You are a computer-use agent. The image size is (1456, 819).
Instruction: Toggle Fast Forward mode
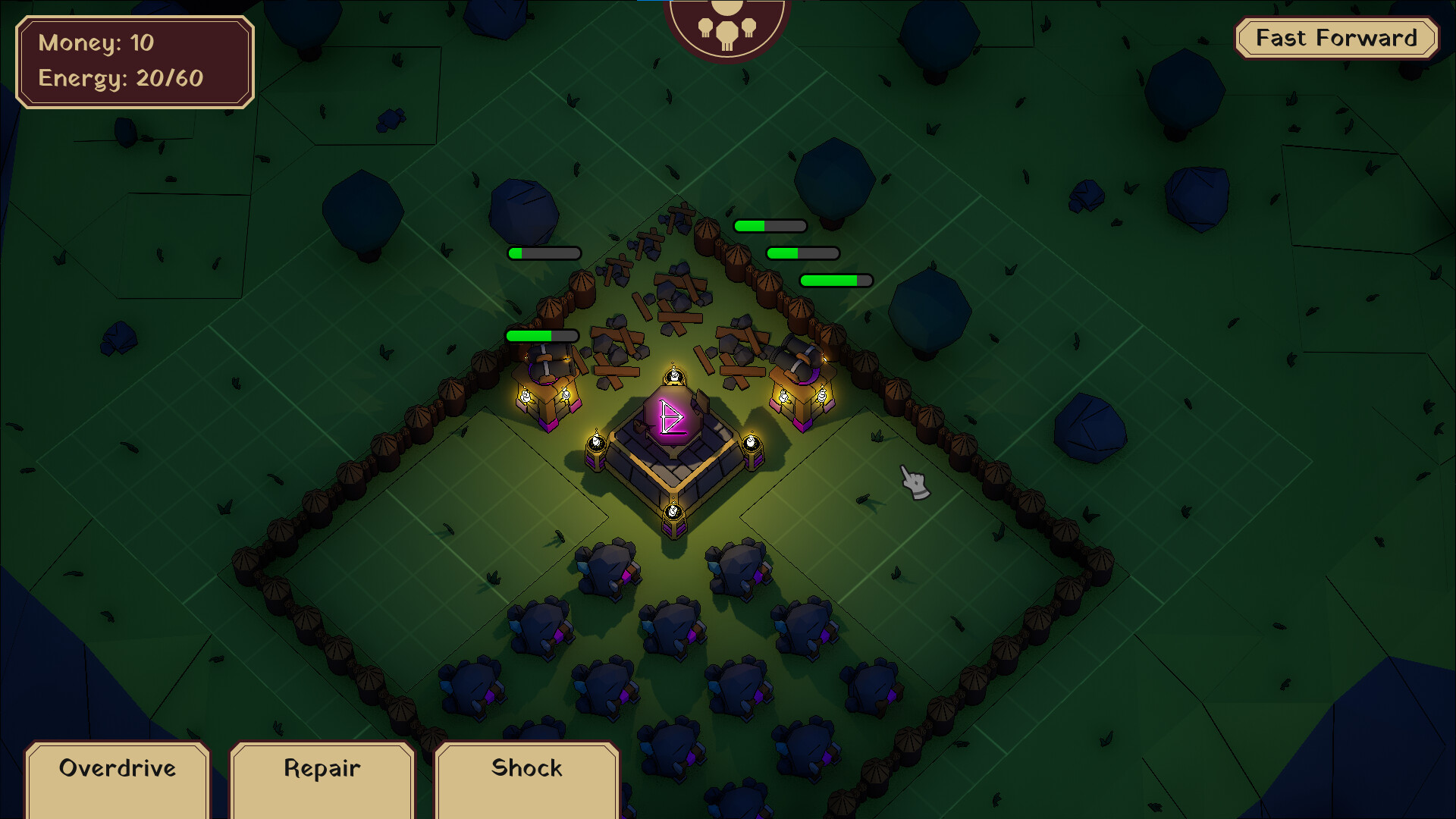[x=1337, y=37]
